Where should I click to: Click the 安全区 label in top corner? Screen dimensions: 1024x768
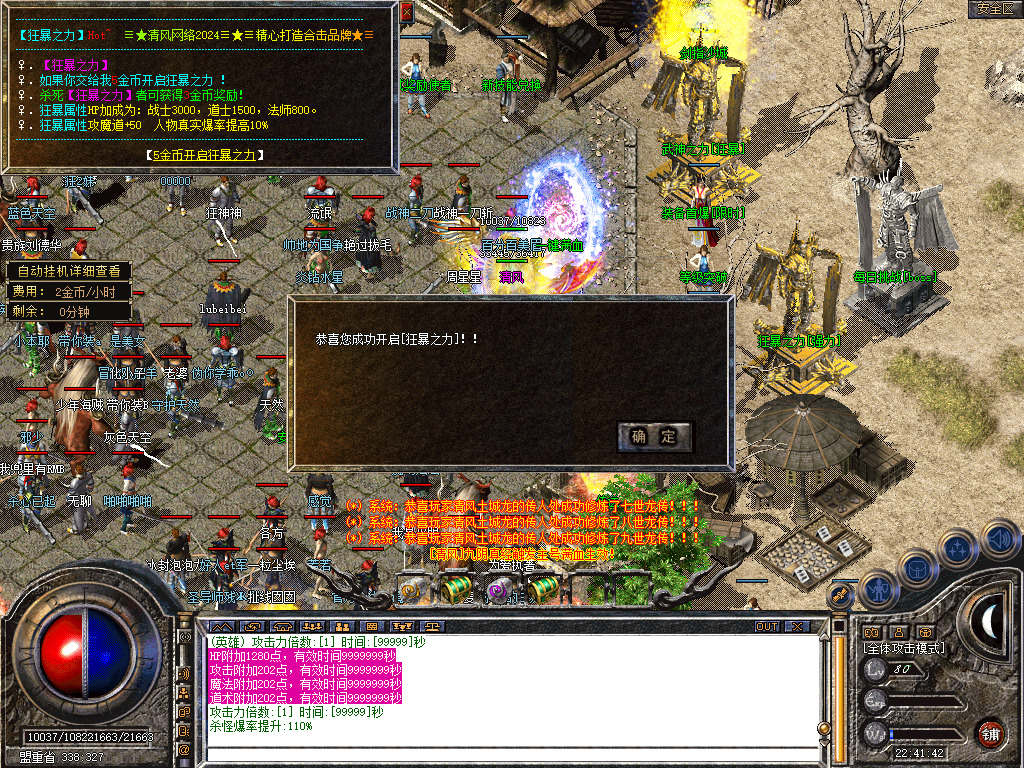click(995, 8)
